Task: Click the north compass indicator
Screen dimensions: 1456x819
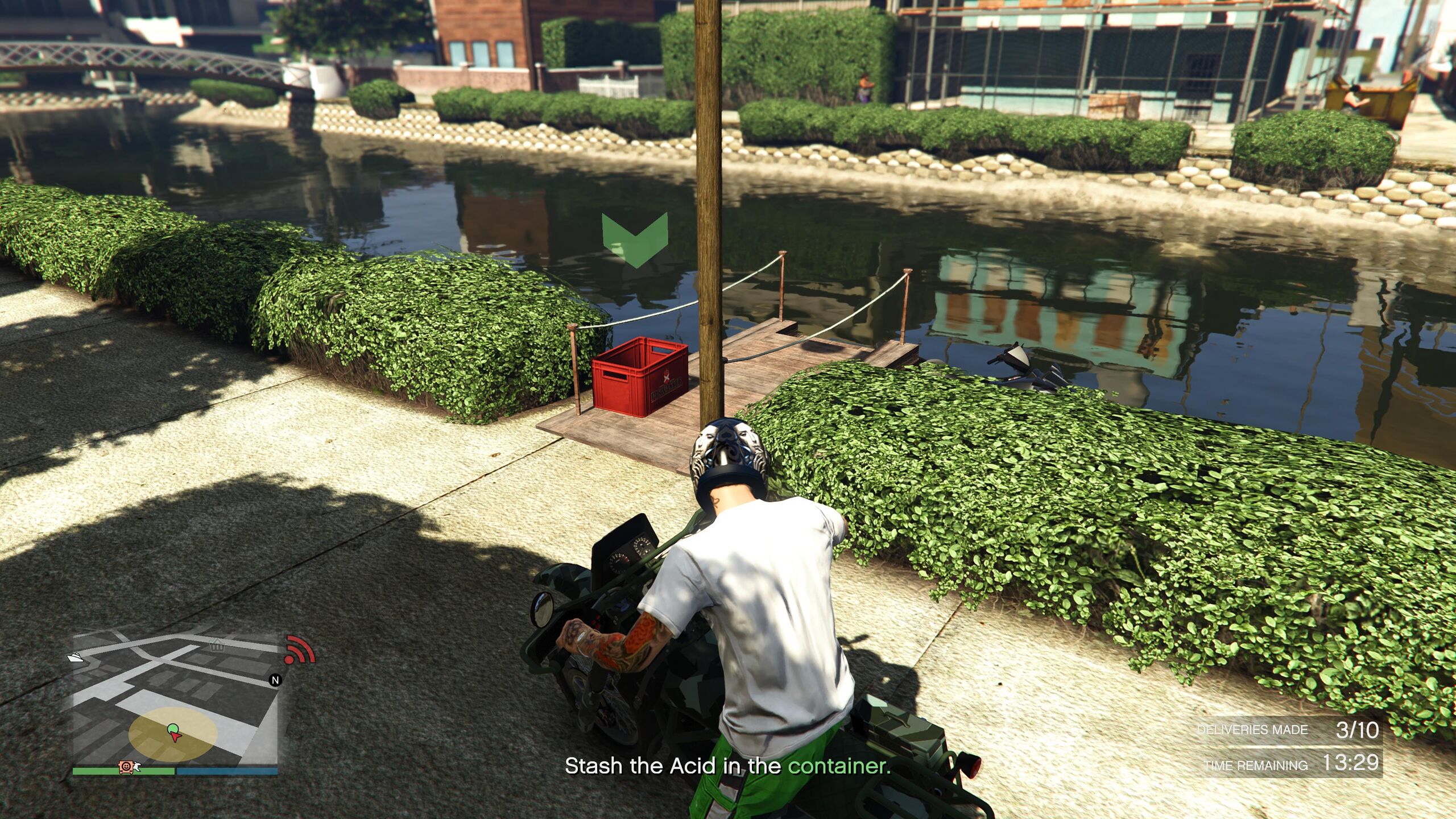Action: pyautogui.click(x=275, y=680)
